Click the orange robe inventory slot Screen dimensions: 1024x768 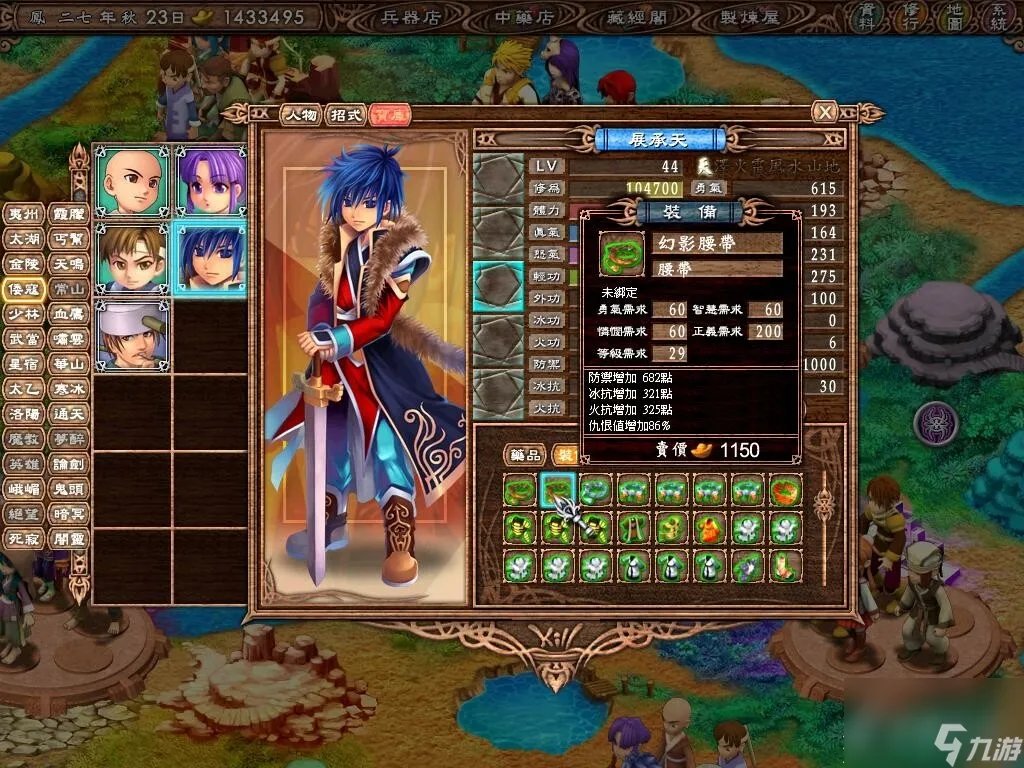click(x=709, y=529)
